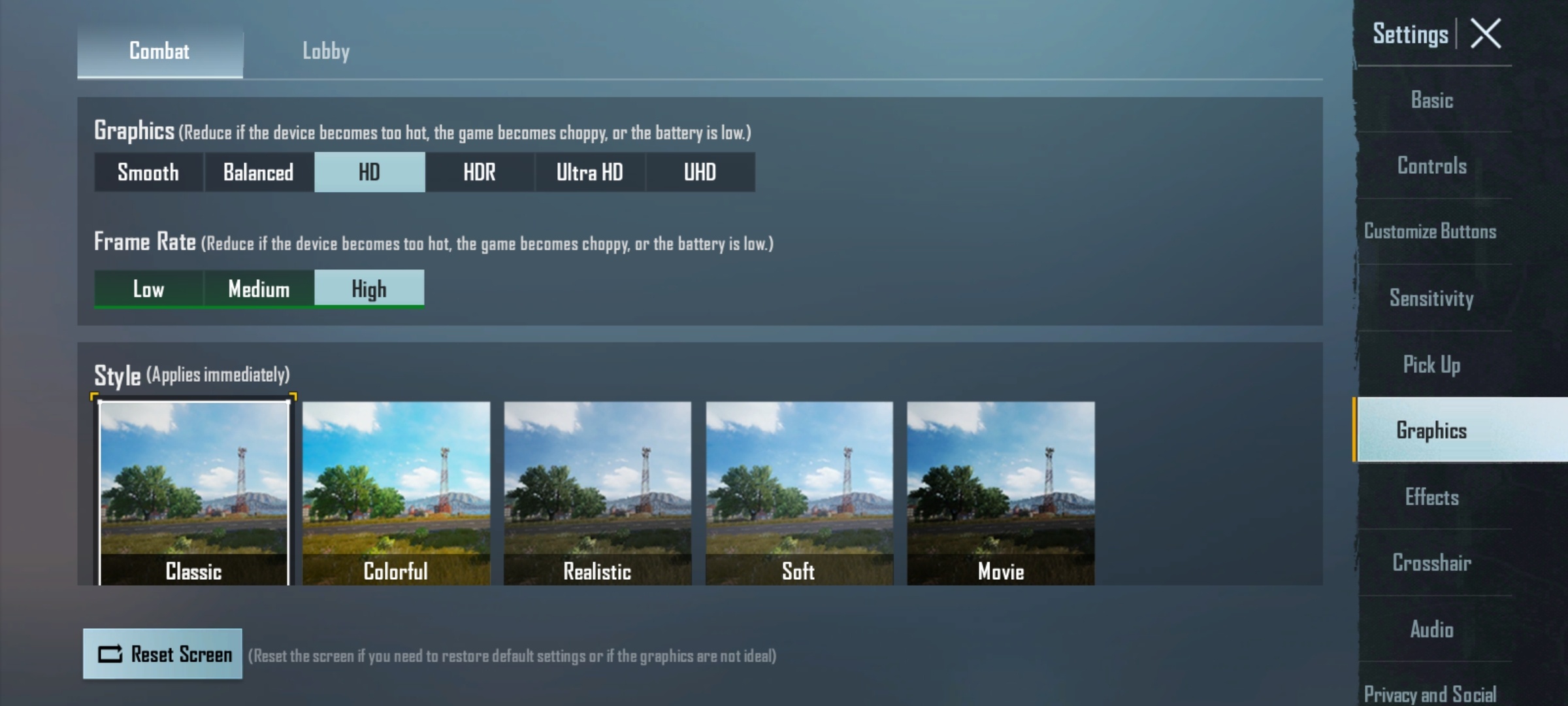Open the Sensitivity settings section
Screen dimensions: 1568x706
click(1432, 298)
